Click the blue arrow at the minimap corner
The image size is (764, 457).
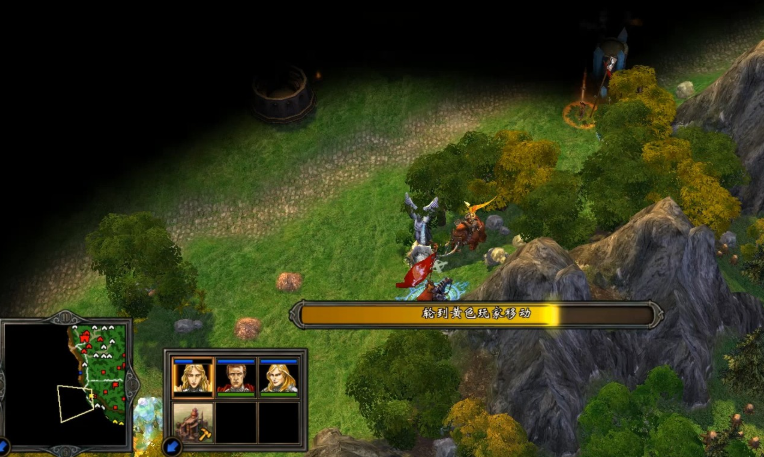point(4,446)
